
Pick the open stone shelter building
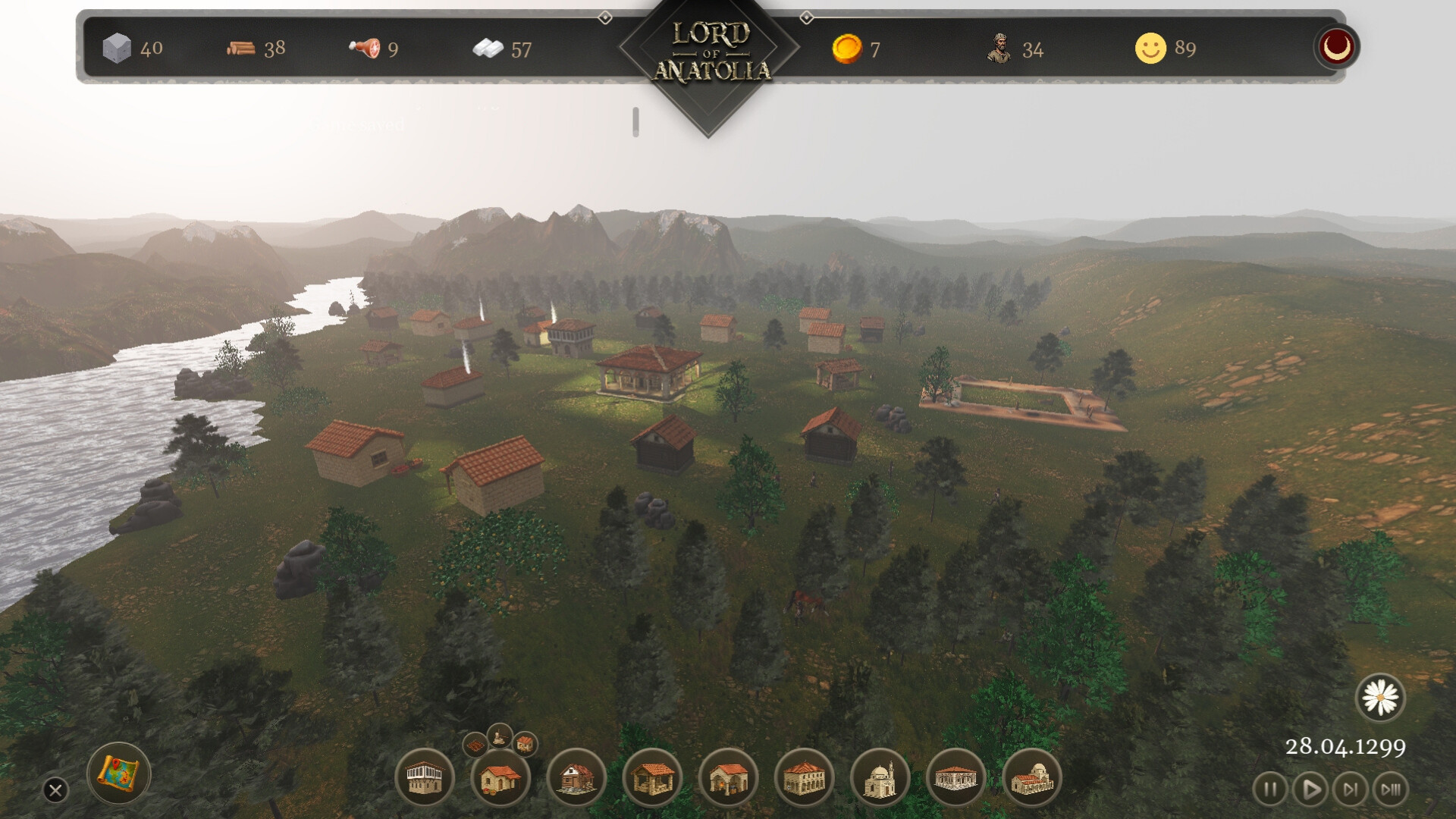[652, 778]
